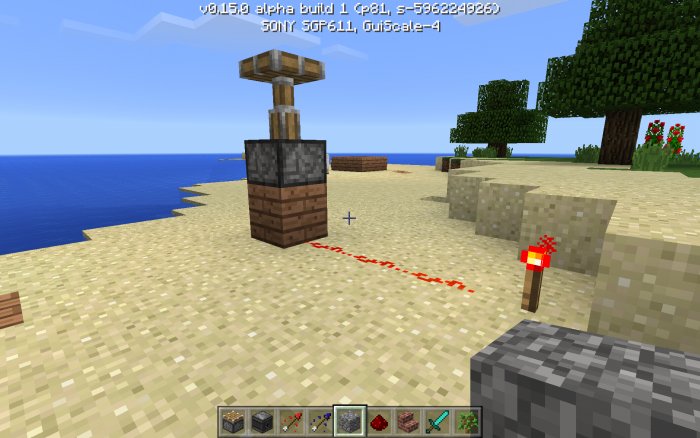The width and height of the screenshot is (700, 438).
Task: Select the green leaves slot
Action: (466, 421)
